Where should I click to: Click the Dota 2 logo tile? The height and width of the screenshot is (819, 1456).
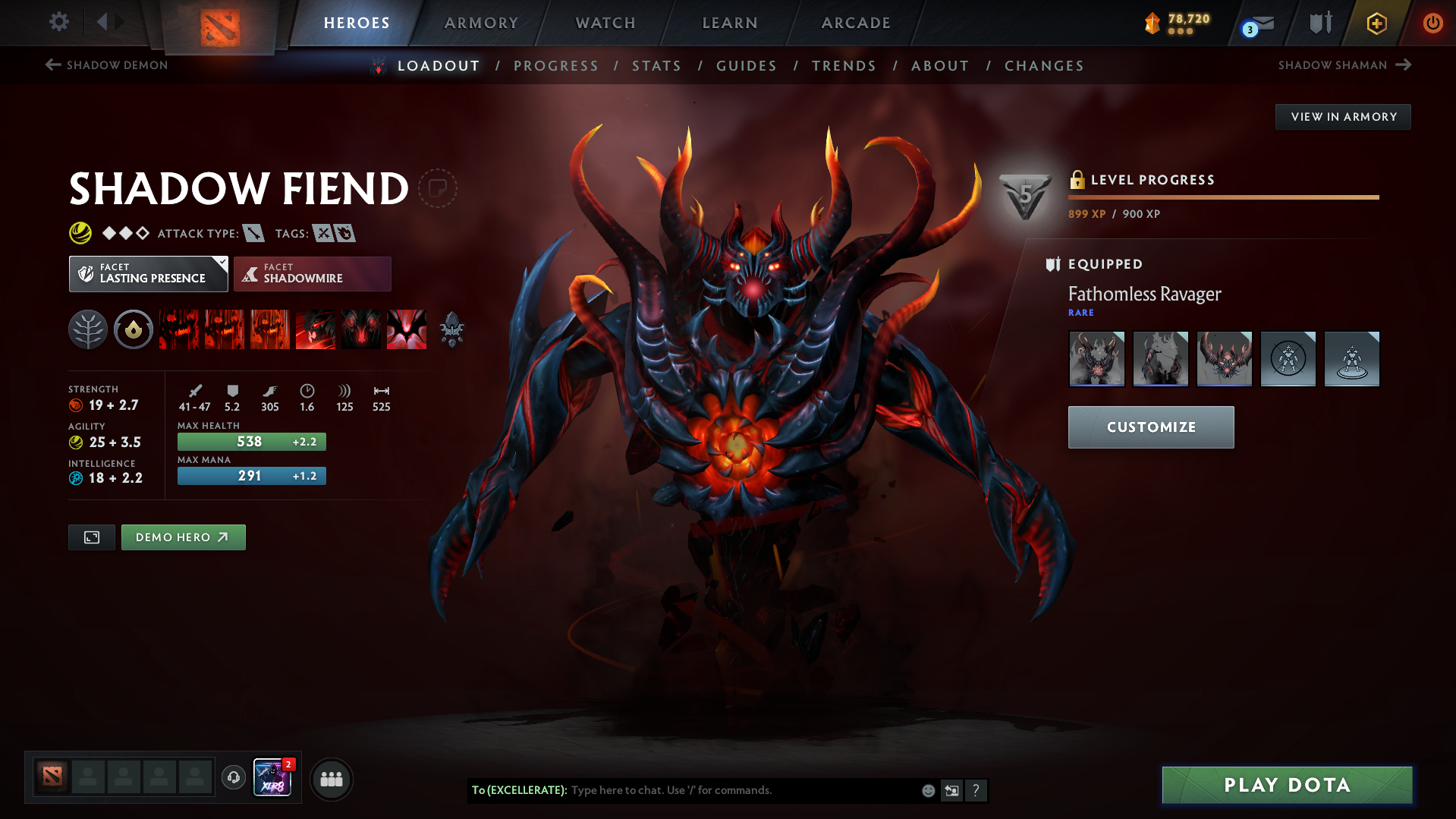point(220,23)
